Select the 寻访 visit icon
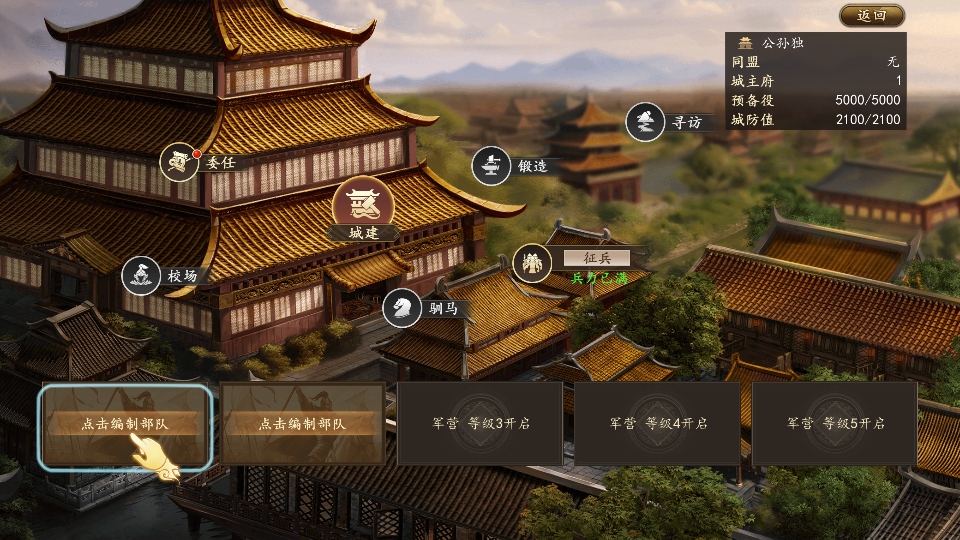 646,123
